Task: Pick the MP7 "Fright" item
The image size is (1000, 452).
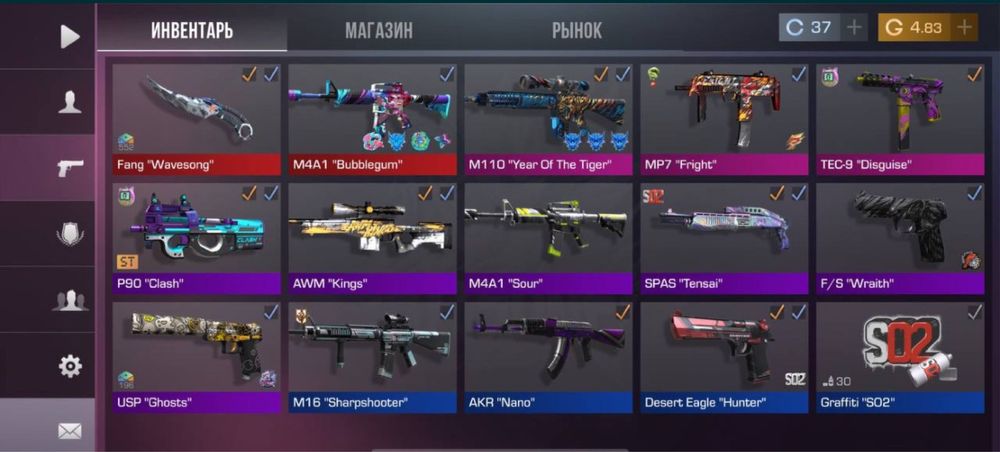Action: click(725, 119)
